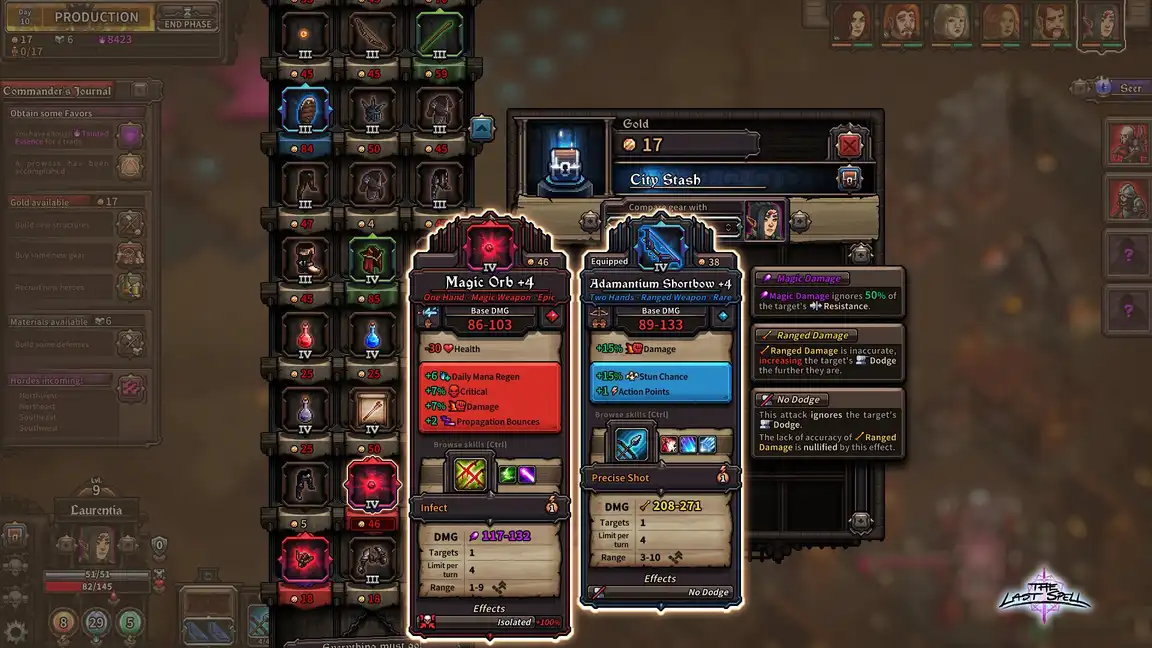
Task: Toggle the Commander's Journal panel
Action: 140,91
